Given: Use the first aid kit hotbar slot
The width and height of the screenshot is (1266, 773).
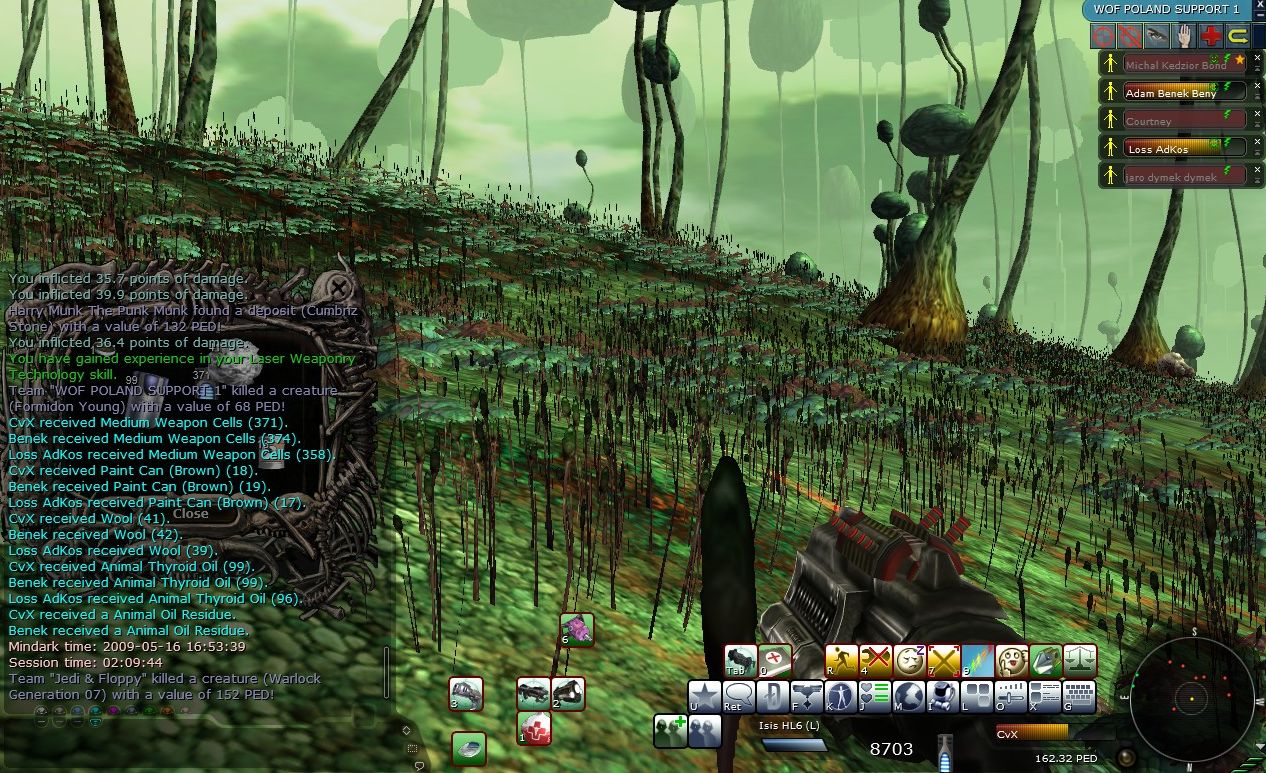Looking at the screenshot, I should [x=535, y=729].
